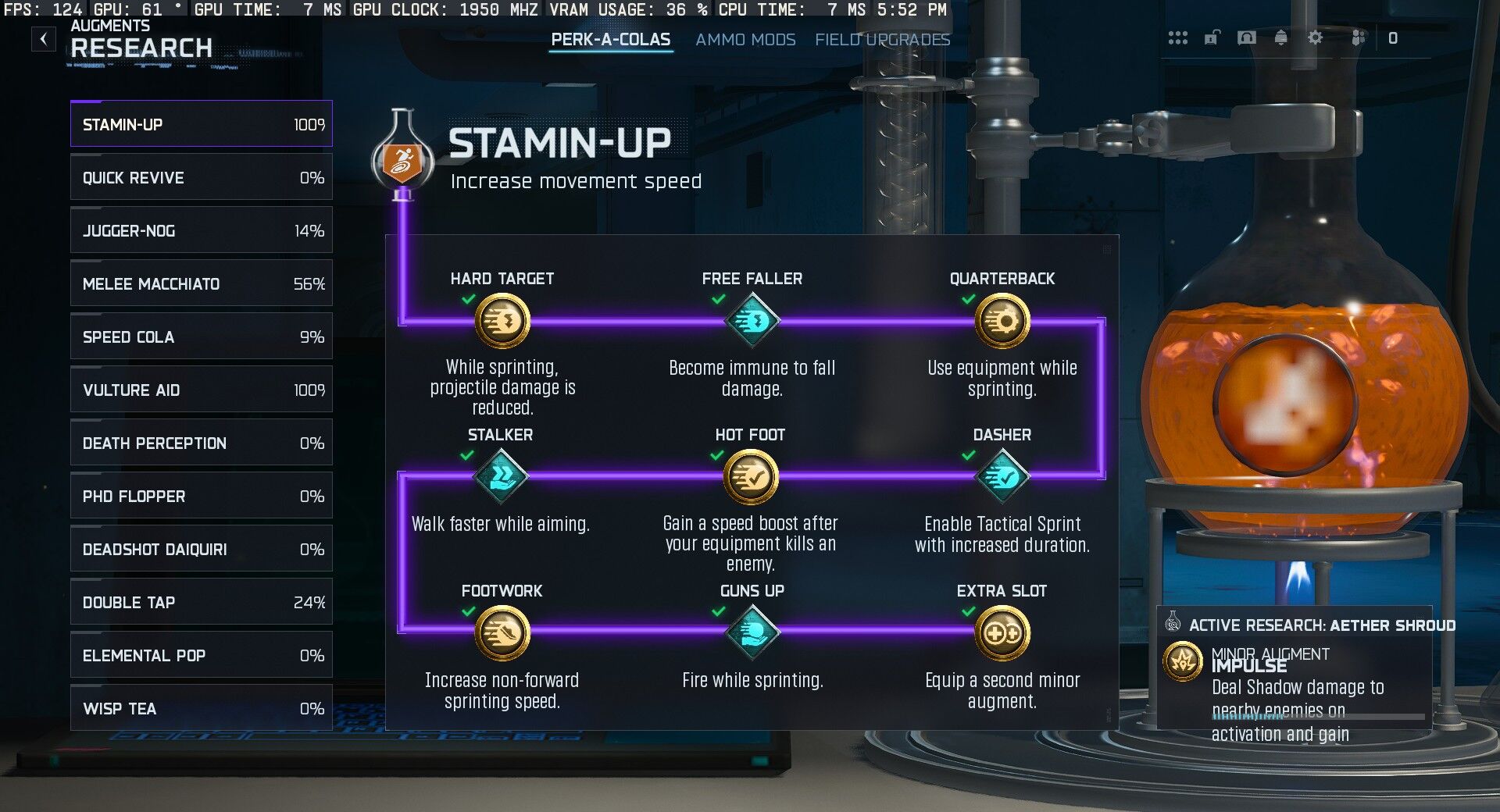The width and height of the screenshot is (1500, 812).
Task: Open the settings gear icon
Action: point(1316,37)
